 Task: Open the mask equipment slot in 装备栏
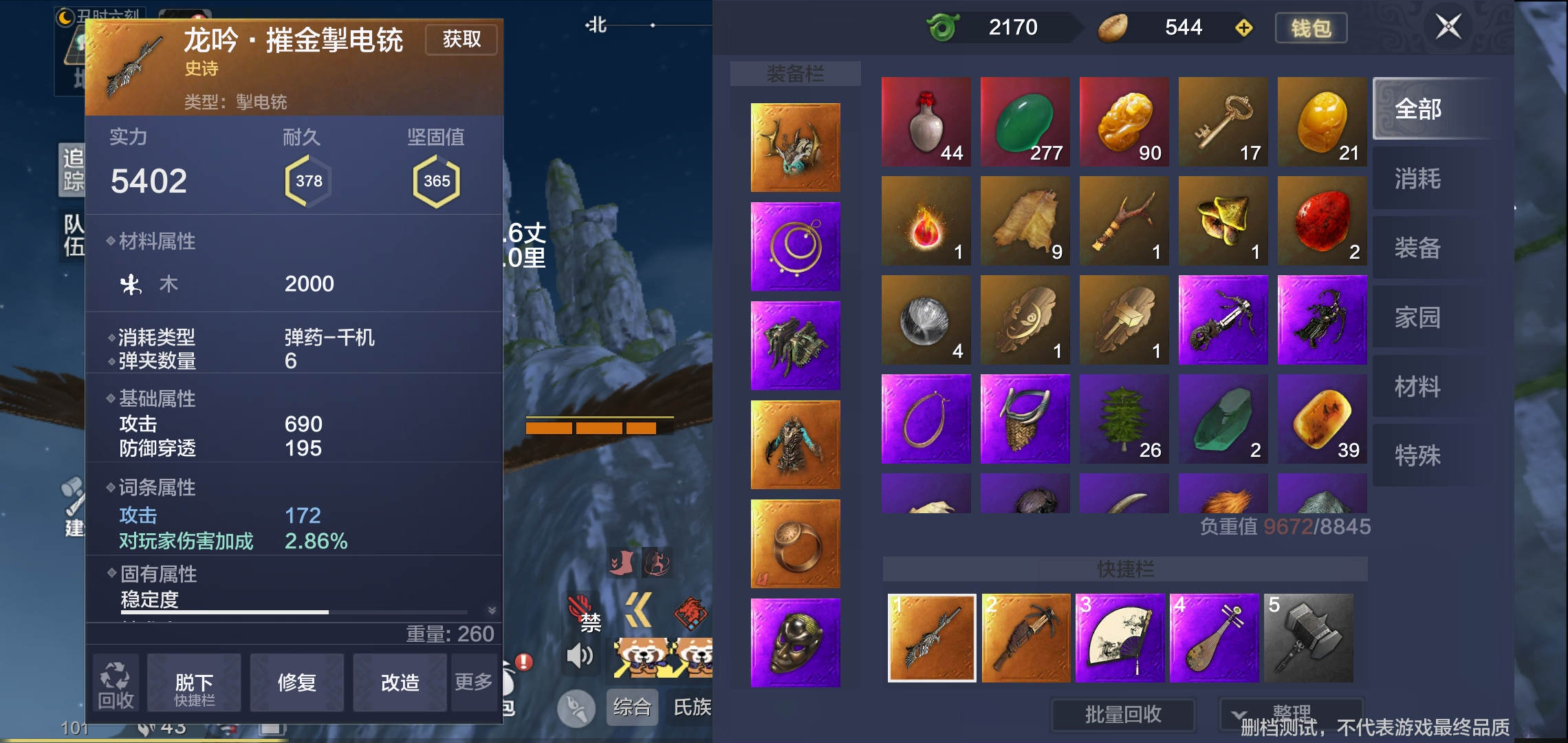[x=794, y=643]
